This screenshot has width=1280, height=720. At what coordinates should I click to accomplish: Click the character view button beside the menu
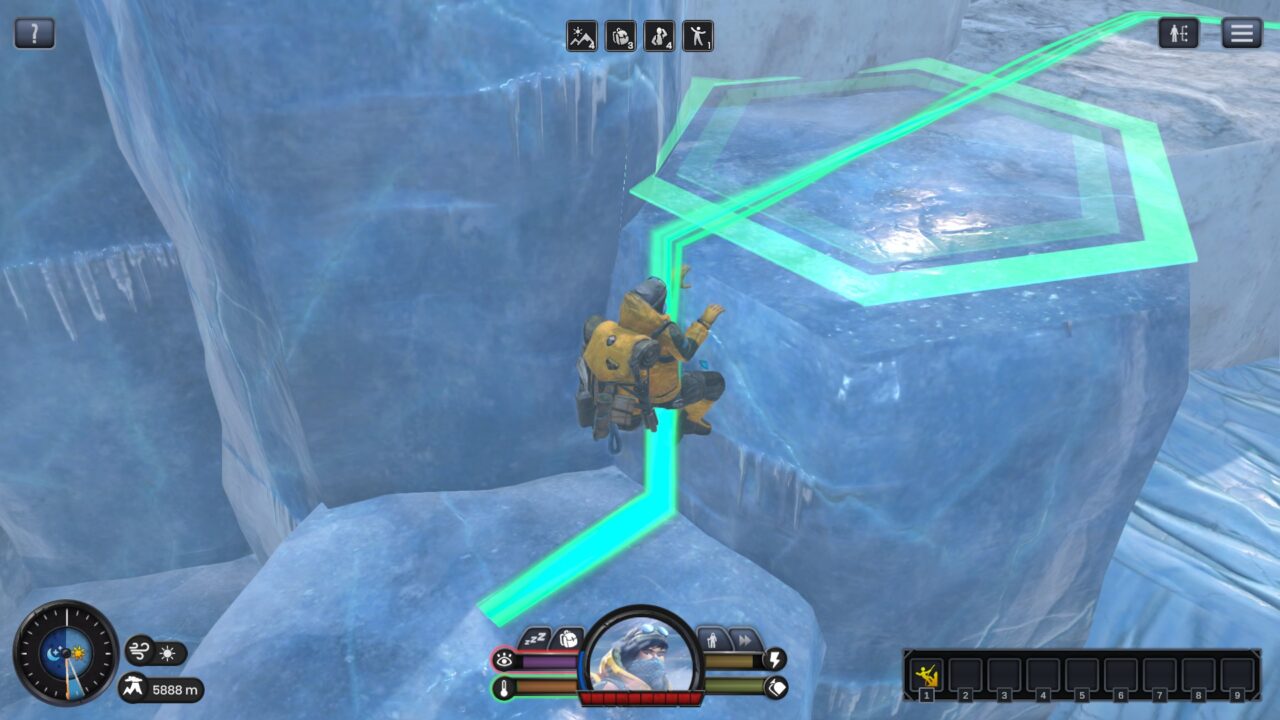[x=1179, y=33]
